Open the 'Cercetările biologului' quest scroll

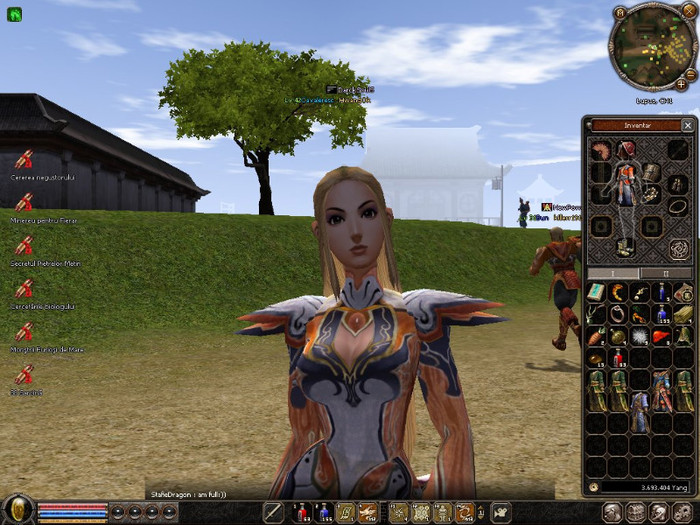coord(24,289)
